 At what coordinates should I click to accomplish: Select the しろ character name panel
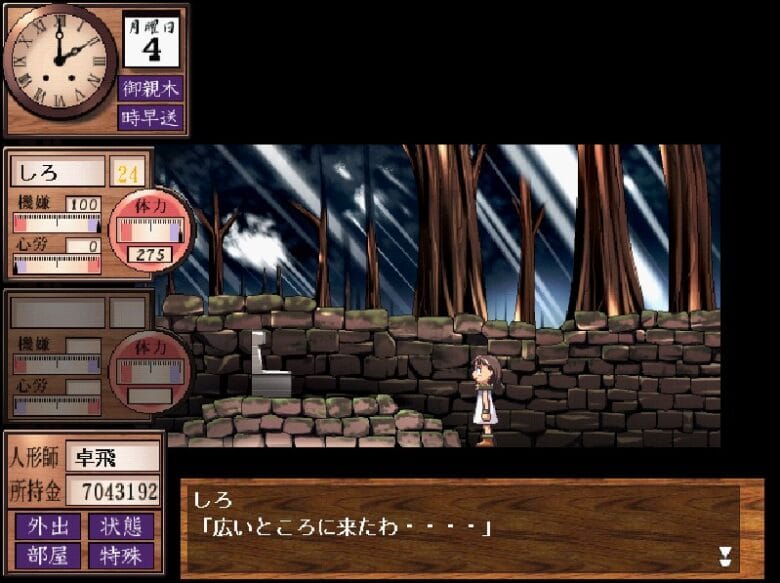click(57, 172)
